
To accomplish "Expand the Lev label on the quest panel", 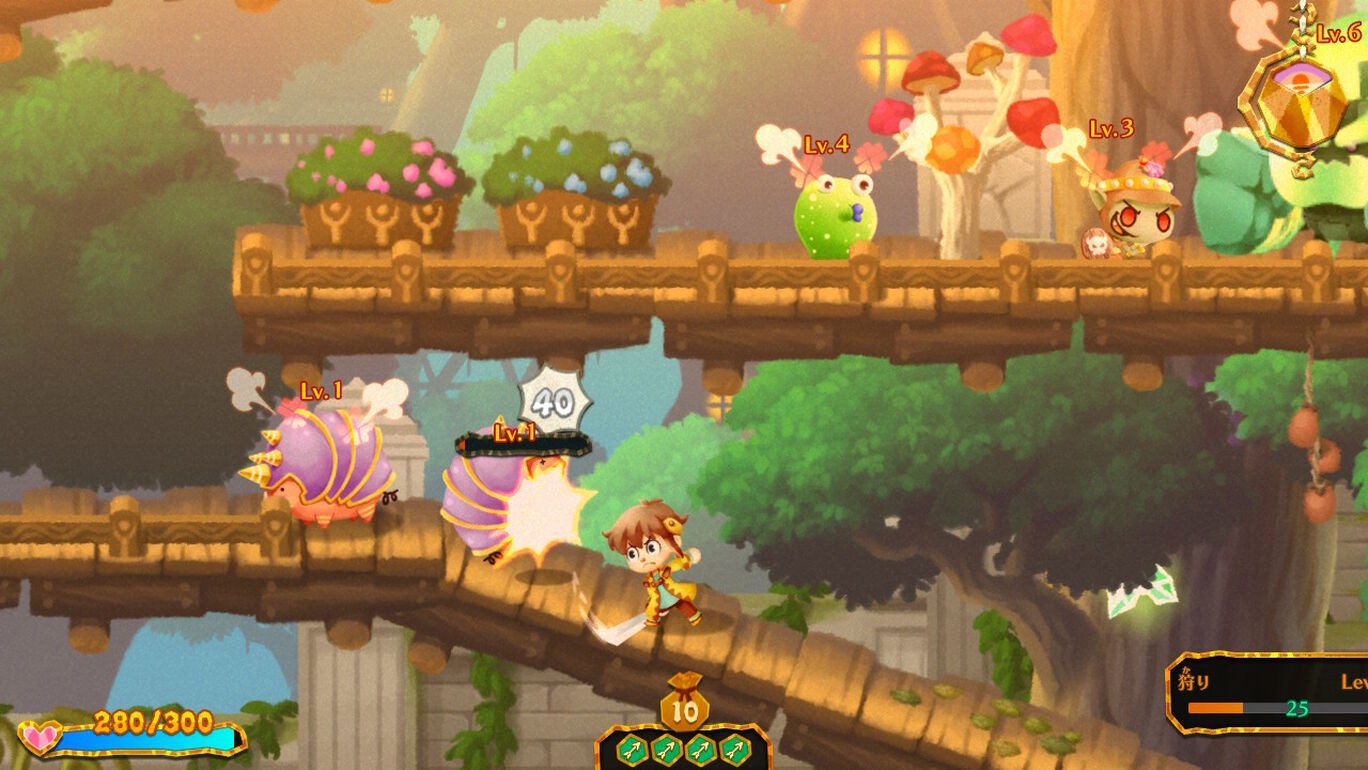I will pos(1355,683).
